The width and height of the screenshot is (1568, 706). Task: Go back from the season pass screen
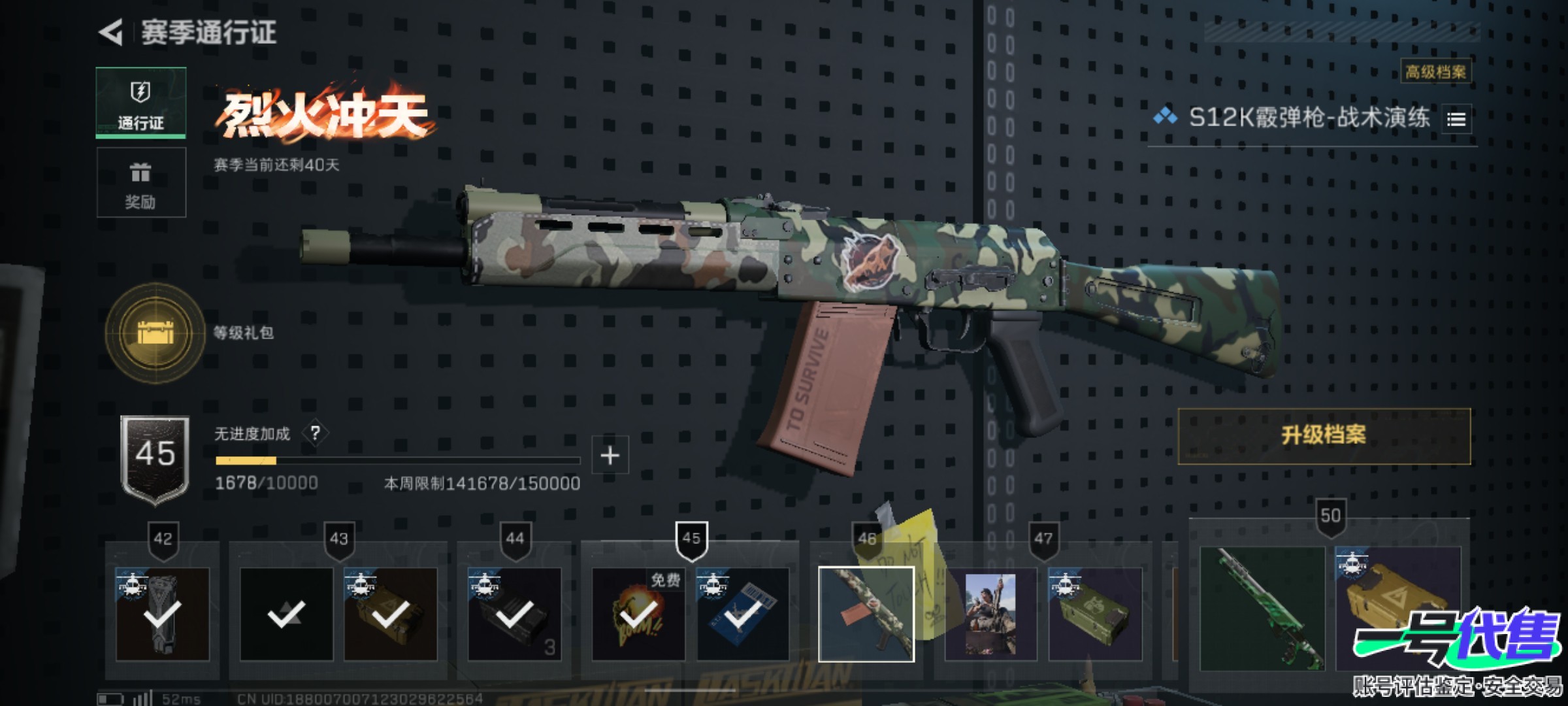(112, 32)
